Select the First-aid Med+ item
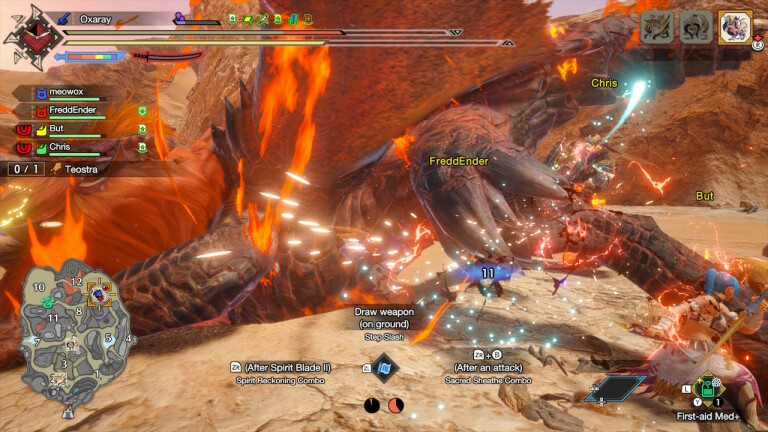The width and height of the screenshot is (768, 432). tap(707, 386)
